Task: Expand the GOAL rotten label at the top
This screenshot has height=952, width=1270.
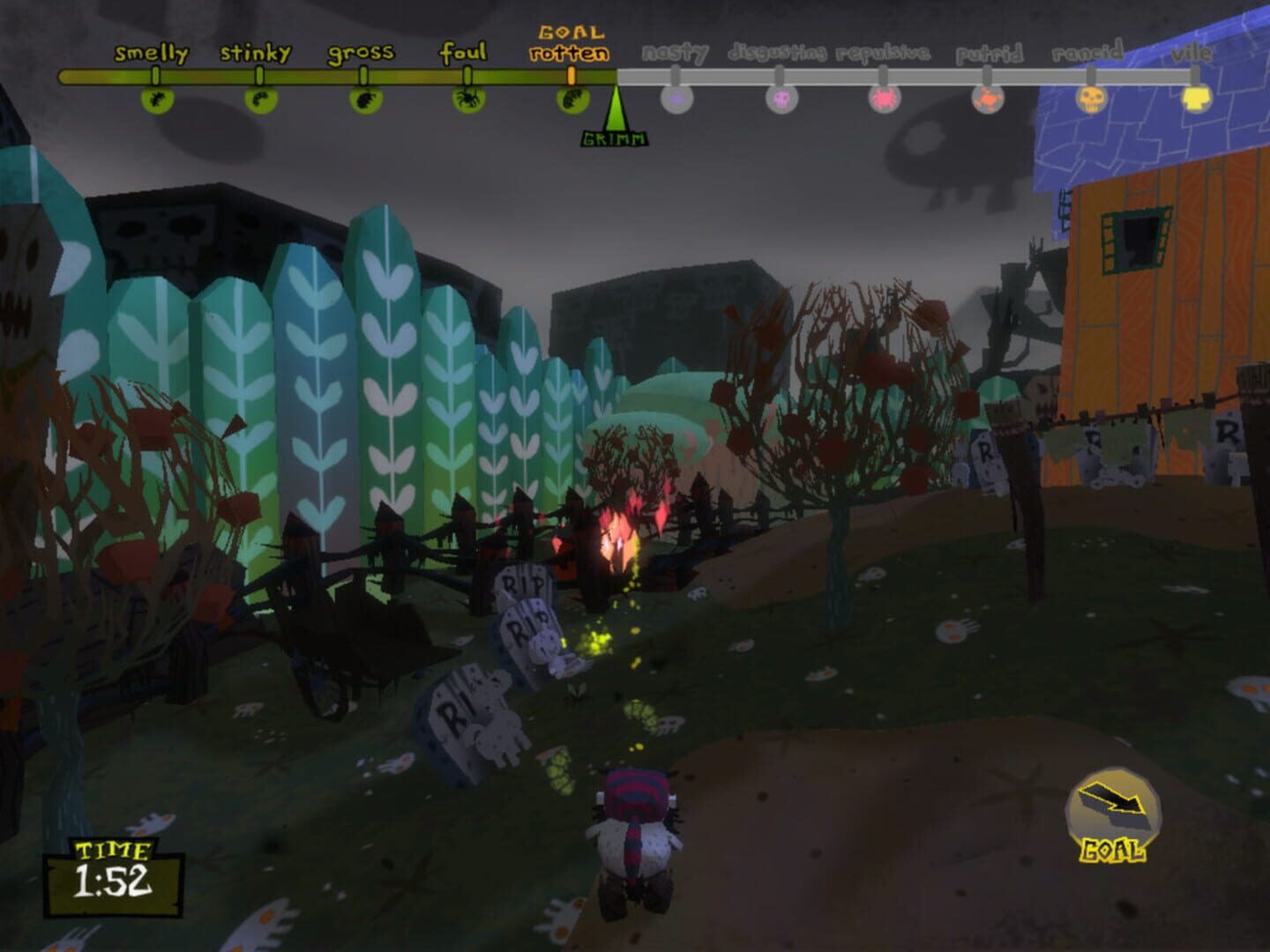Action: (x=571, y=43)
